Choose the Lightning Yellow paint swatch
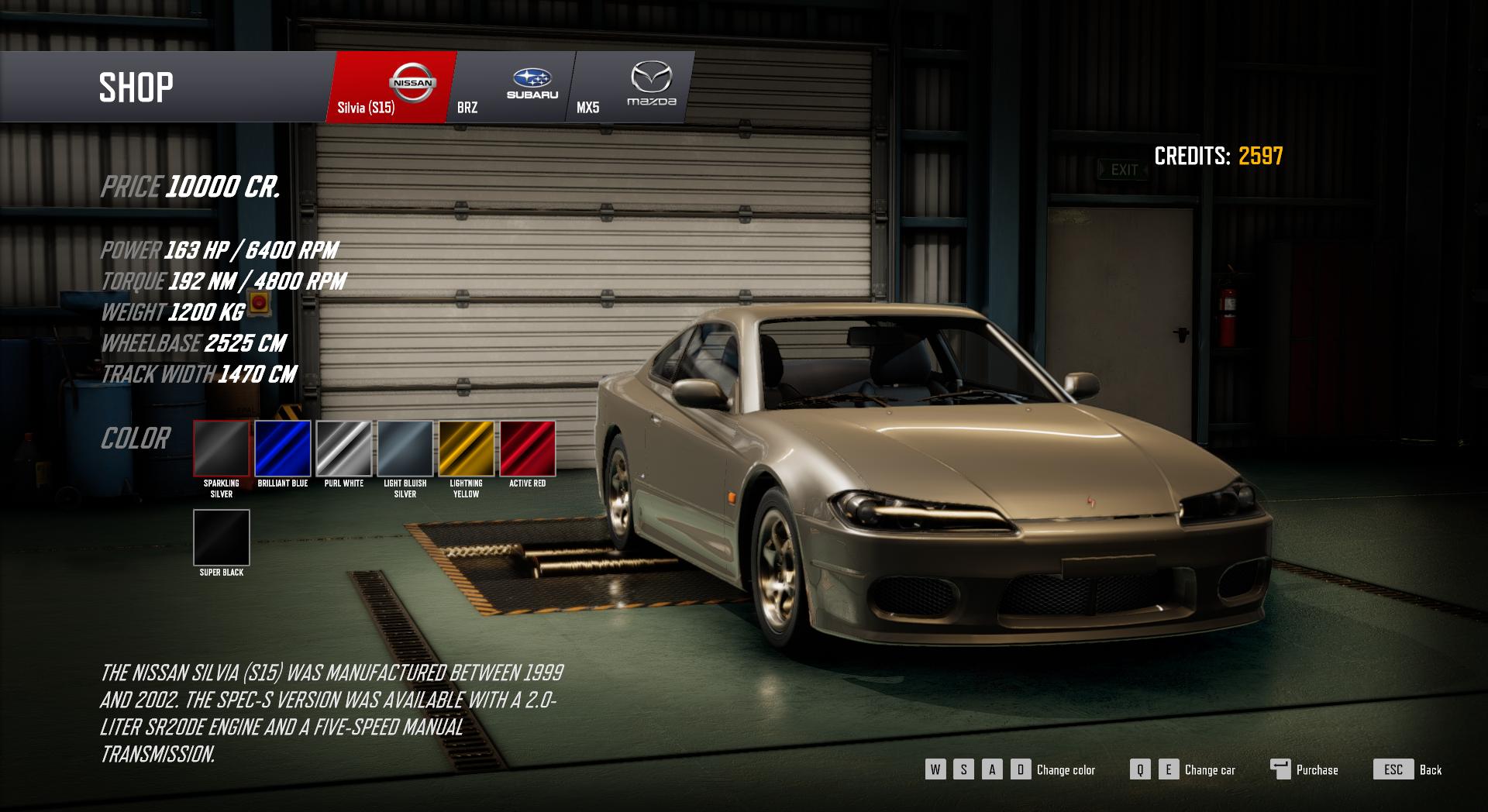The height and width of the screenshot is (812, 1488). (x=467, y=449)
